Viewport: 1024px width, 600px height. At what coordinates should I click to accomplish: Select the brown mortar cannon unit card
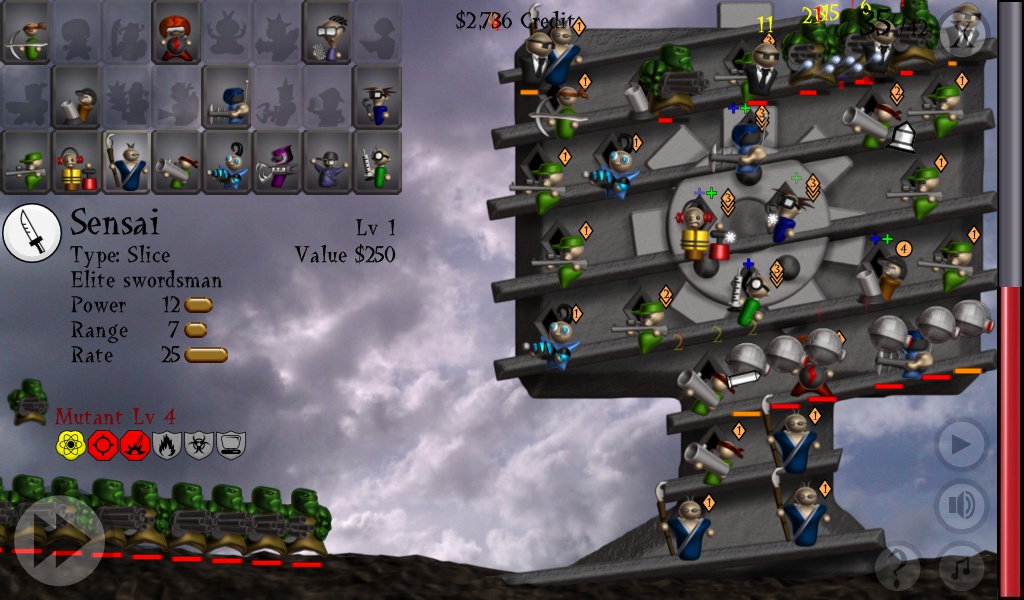(77, 97)
